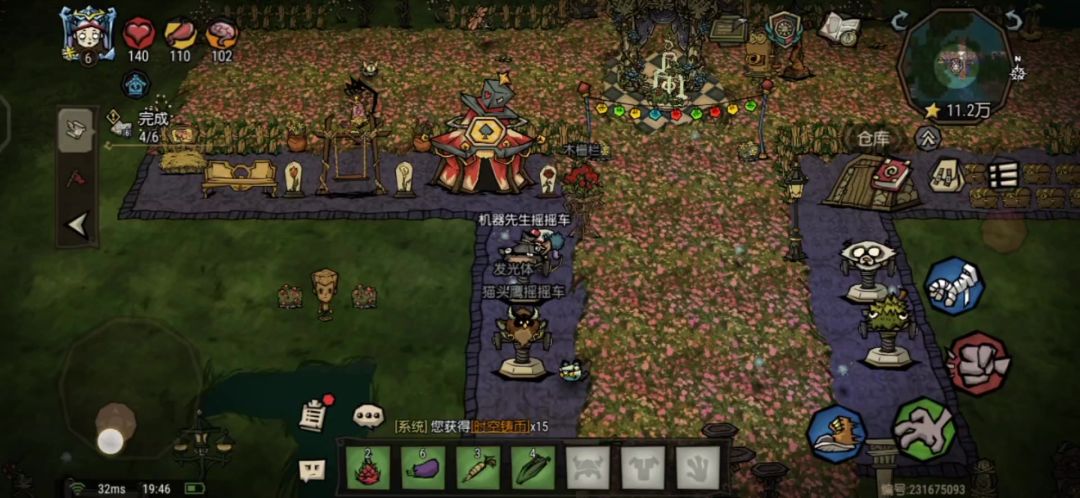Collapse side panel with white arrow

point(76,226)
